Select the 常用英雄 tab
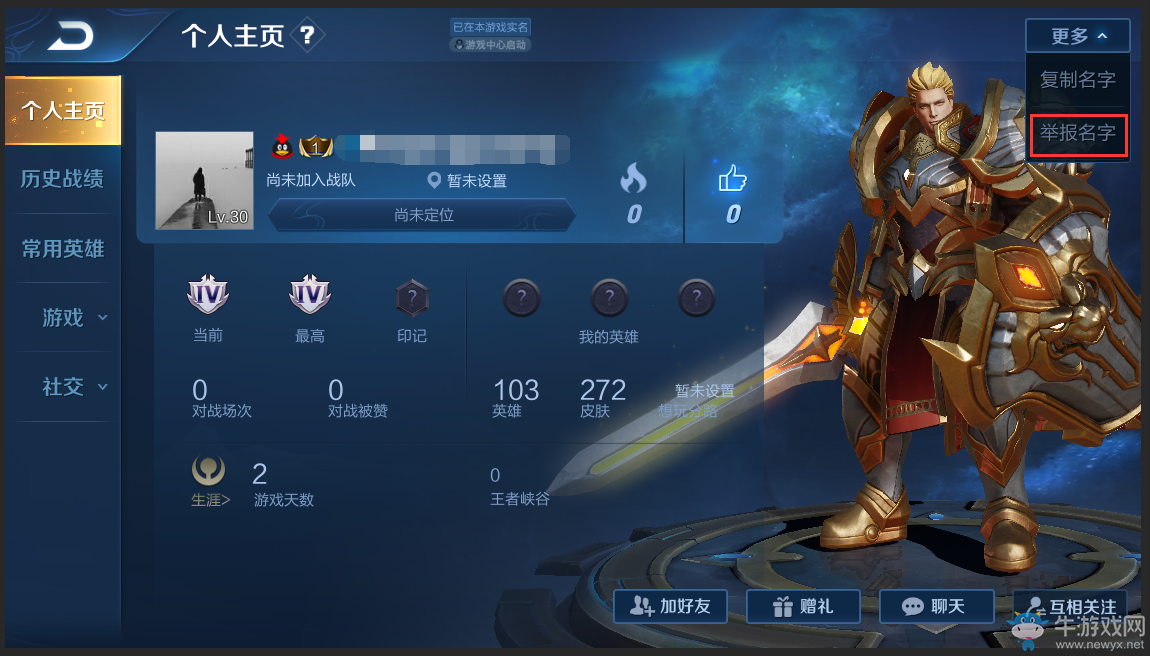 click(63, 249)
